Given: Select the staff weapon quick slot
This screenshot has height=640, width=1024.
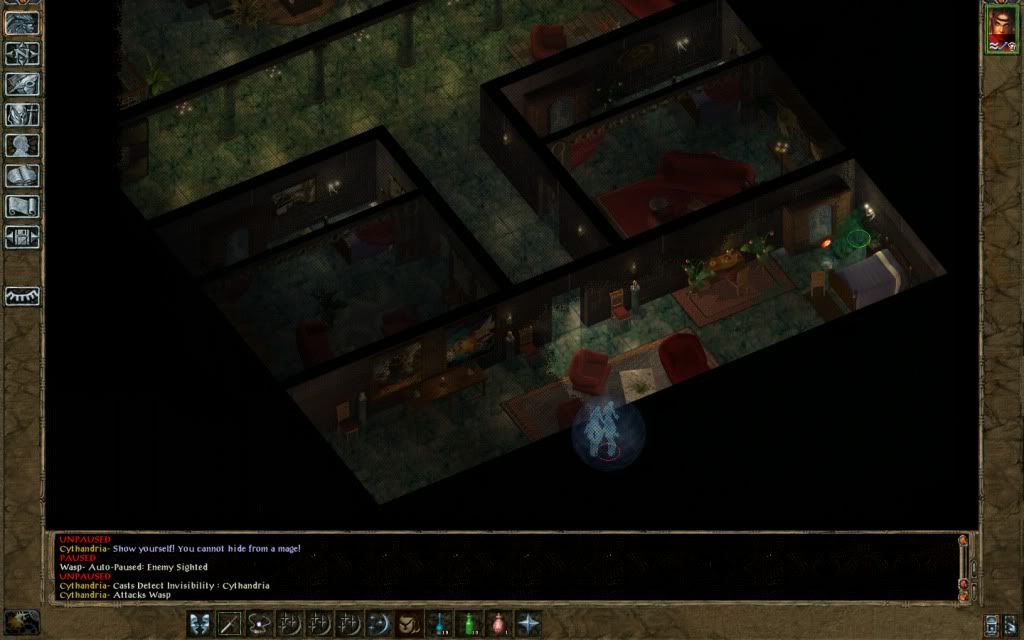Looking at the screenshot, I should tap(230, 623).
